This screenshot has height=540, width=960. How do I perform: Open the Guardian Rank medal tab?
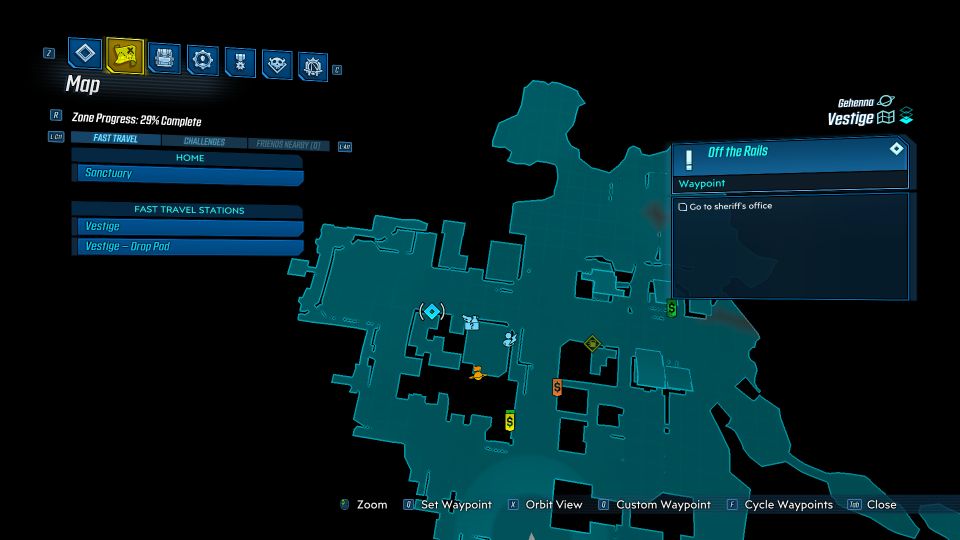point(240,62)
